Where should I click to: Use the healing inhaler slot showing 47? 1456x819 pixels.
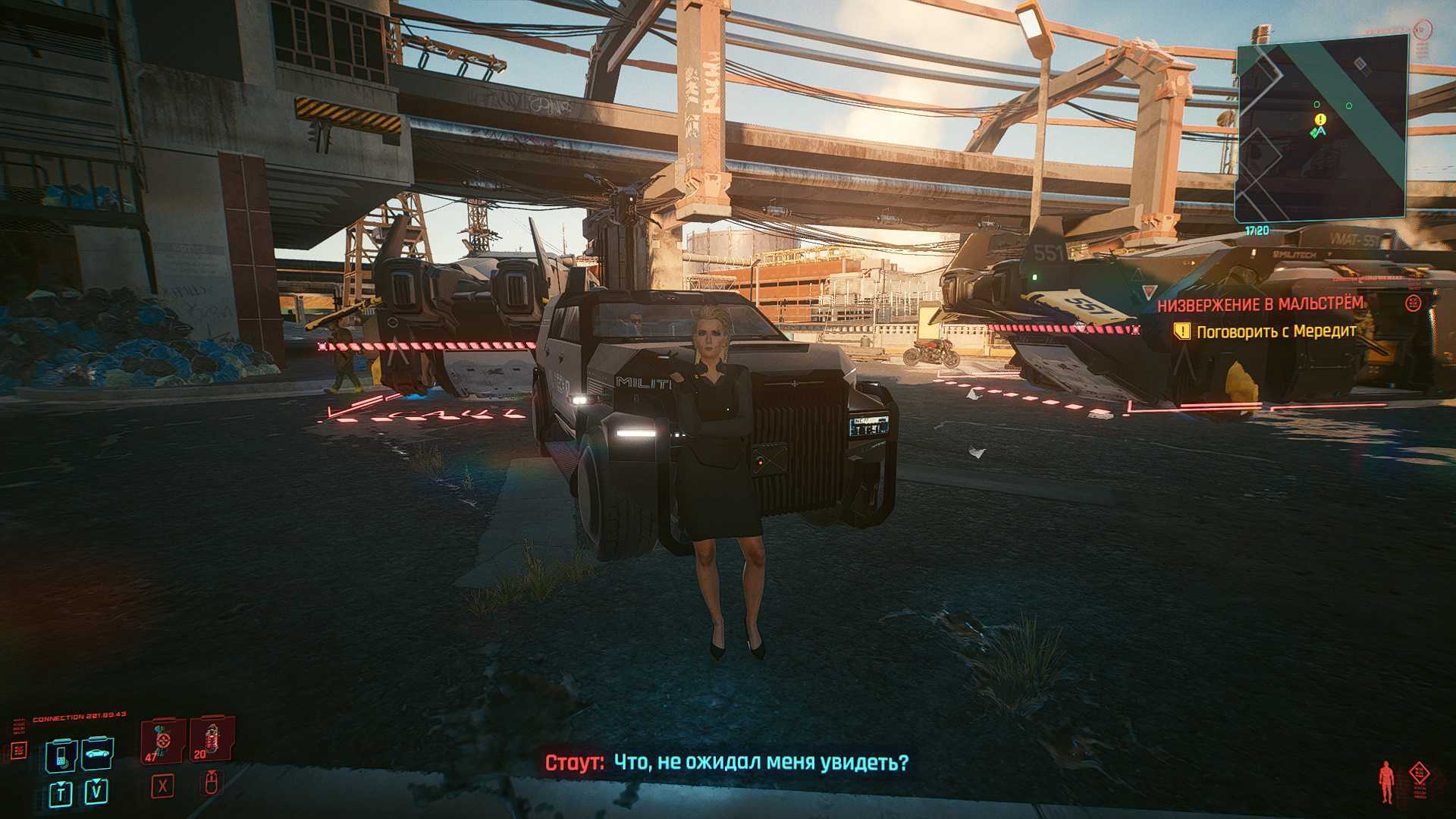click(x=163, y=741)
